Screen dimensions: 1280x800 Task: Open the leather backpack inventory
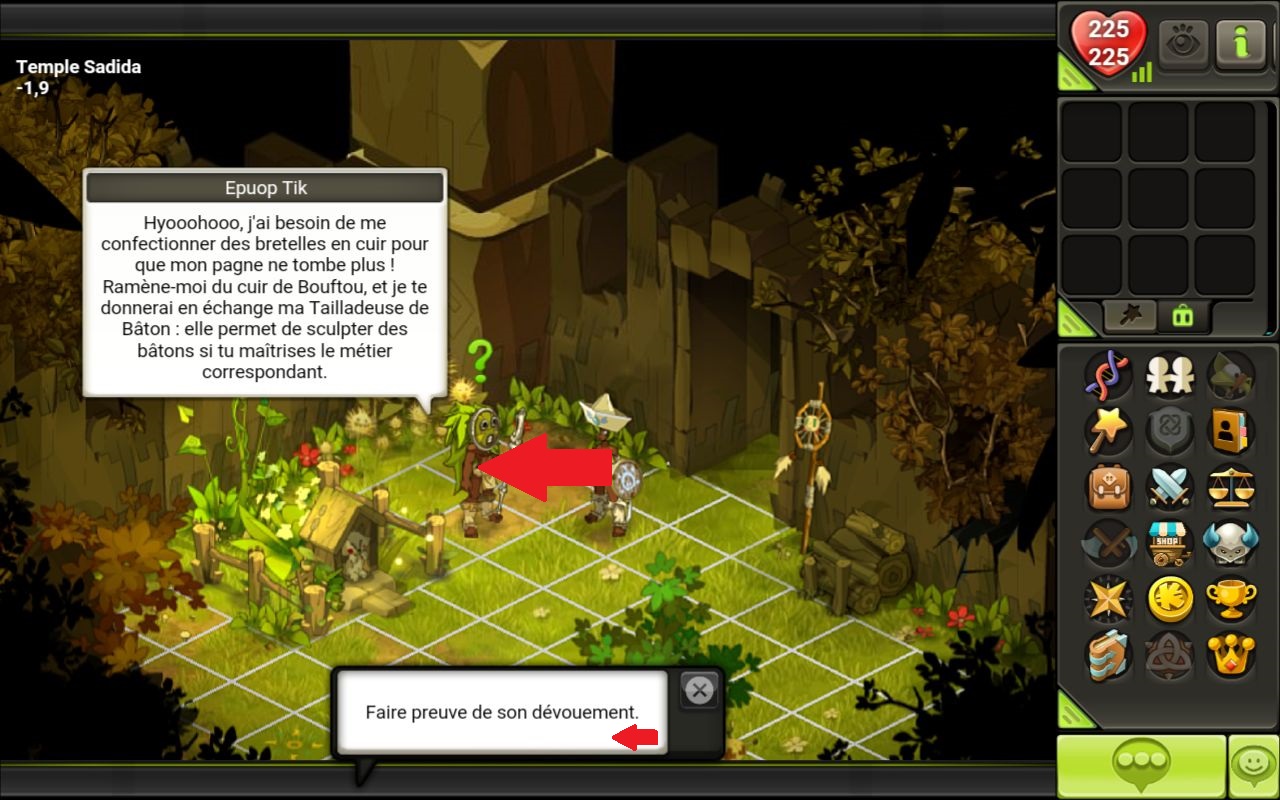click(x=1108, y=487)
